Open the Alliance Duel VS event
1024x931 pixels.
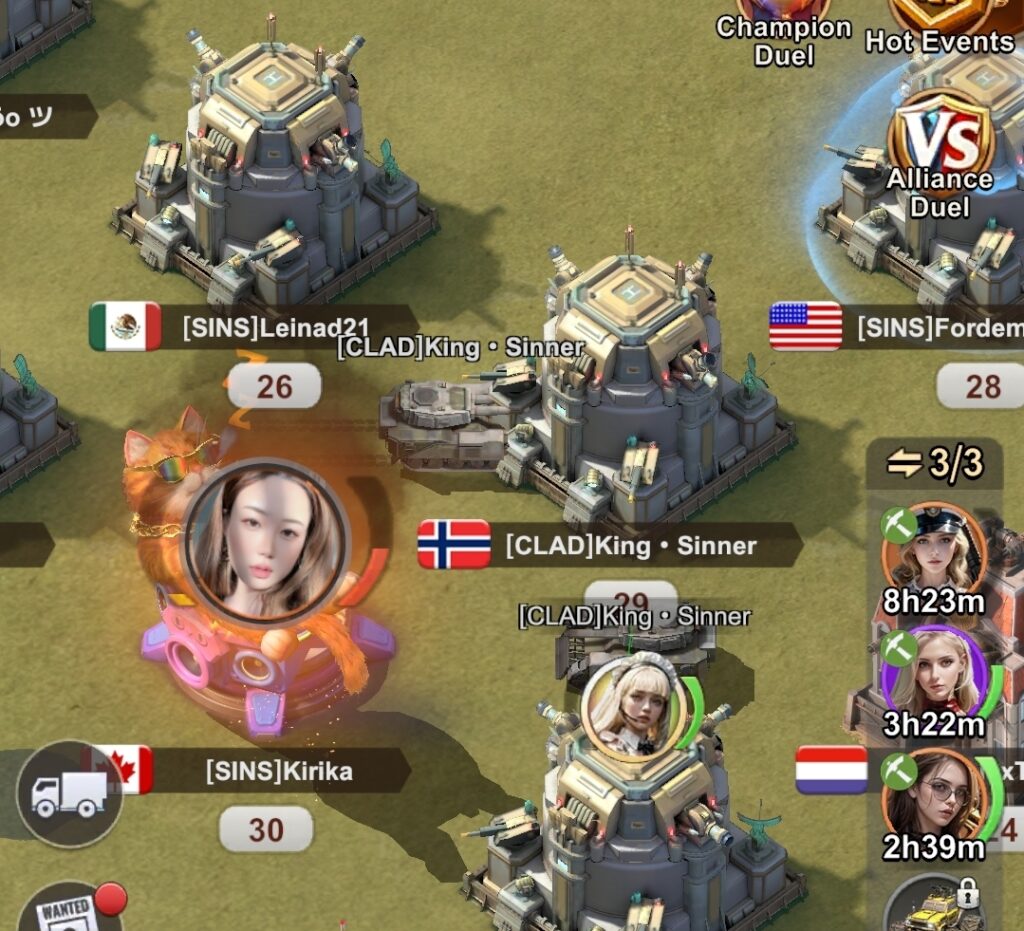point(941,150)
